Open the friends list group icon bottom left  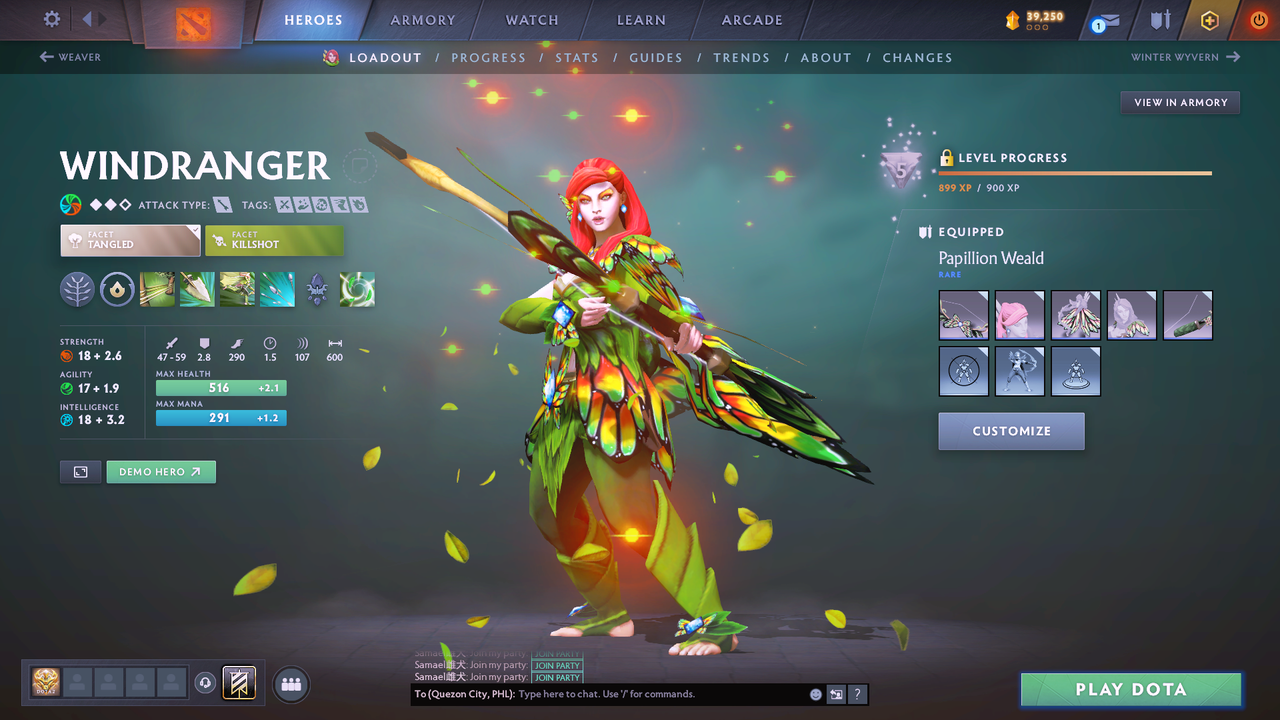pyautogui.click(x=290, y=684)
